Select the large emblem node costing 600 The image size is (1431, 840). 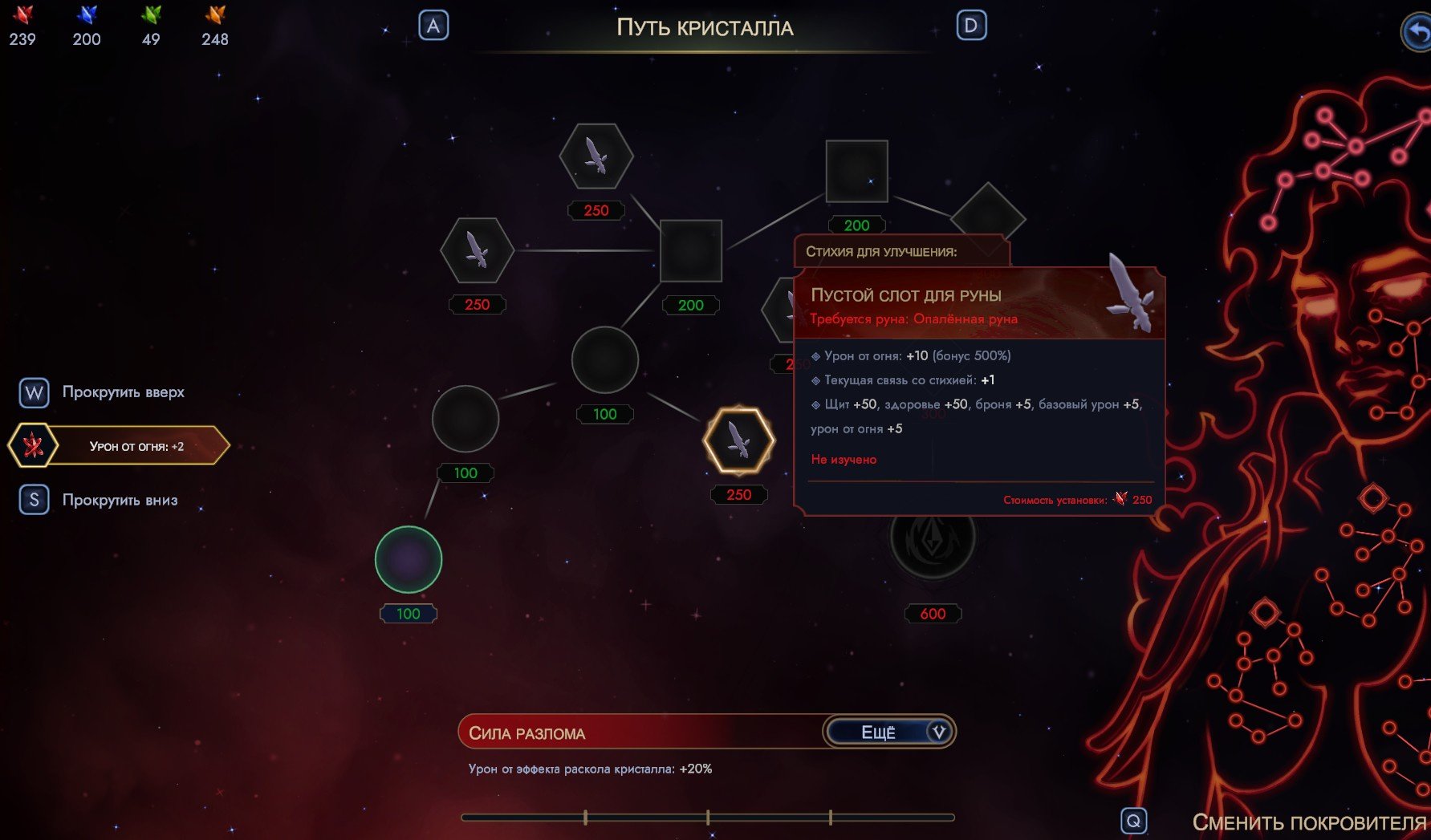[933, 538]
